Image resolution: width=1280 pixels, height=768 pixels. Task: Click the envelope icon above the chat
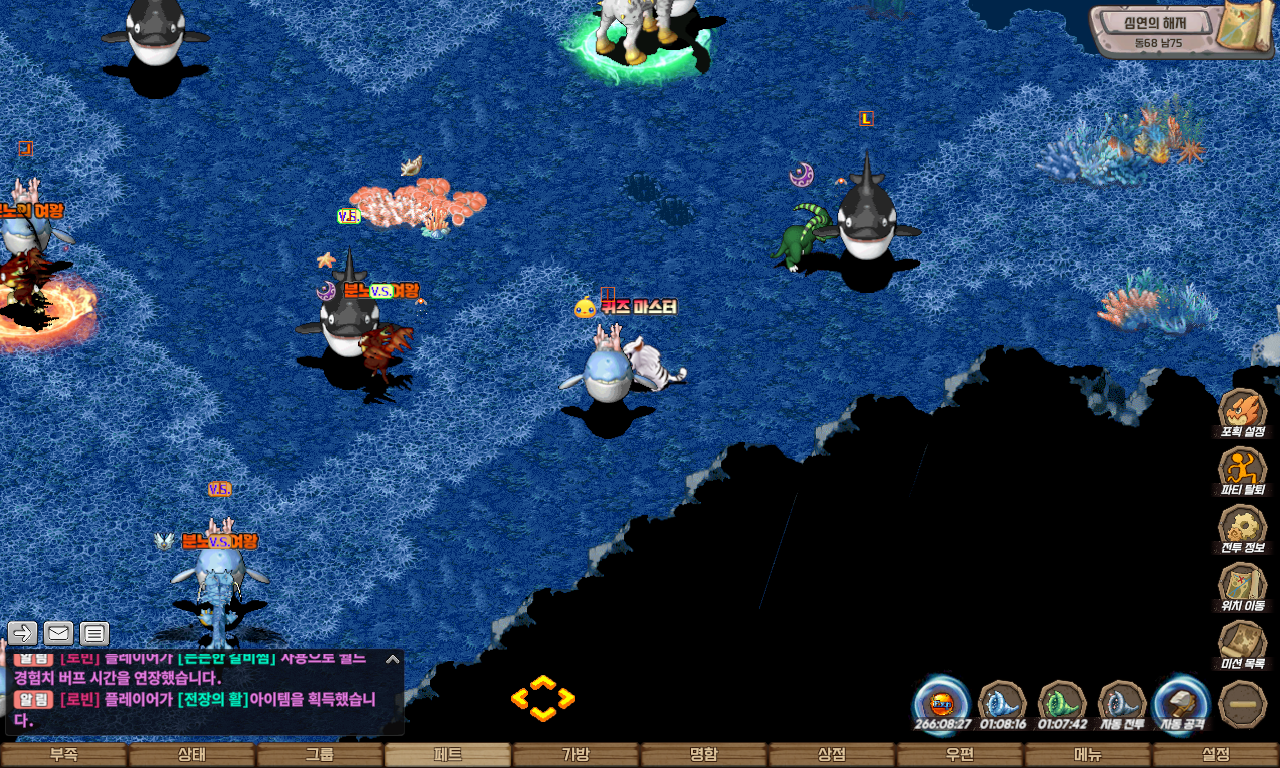[58, 633]
